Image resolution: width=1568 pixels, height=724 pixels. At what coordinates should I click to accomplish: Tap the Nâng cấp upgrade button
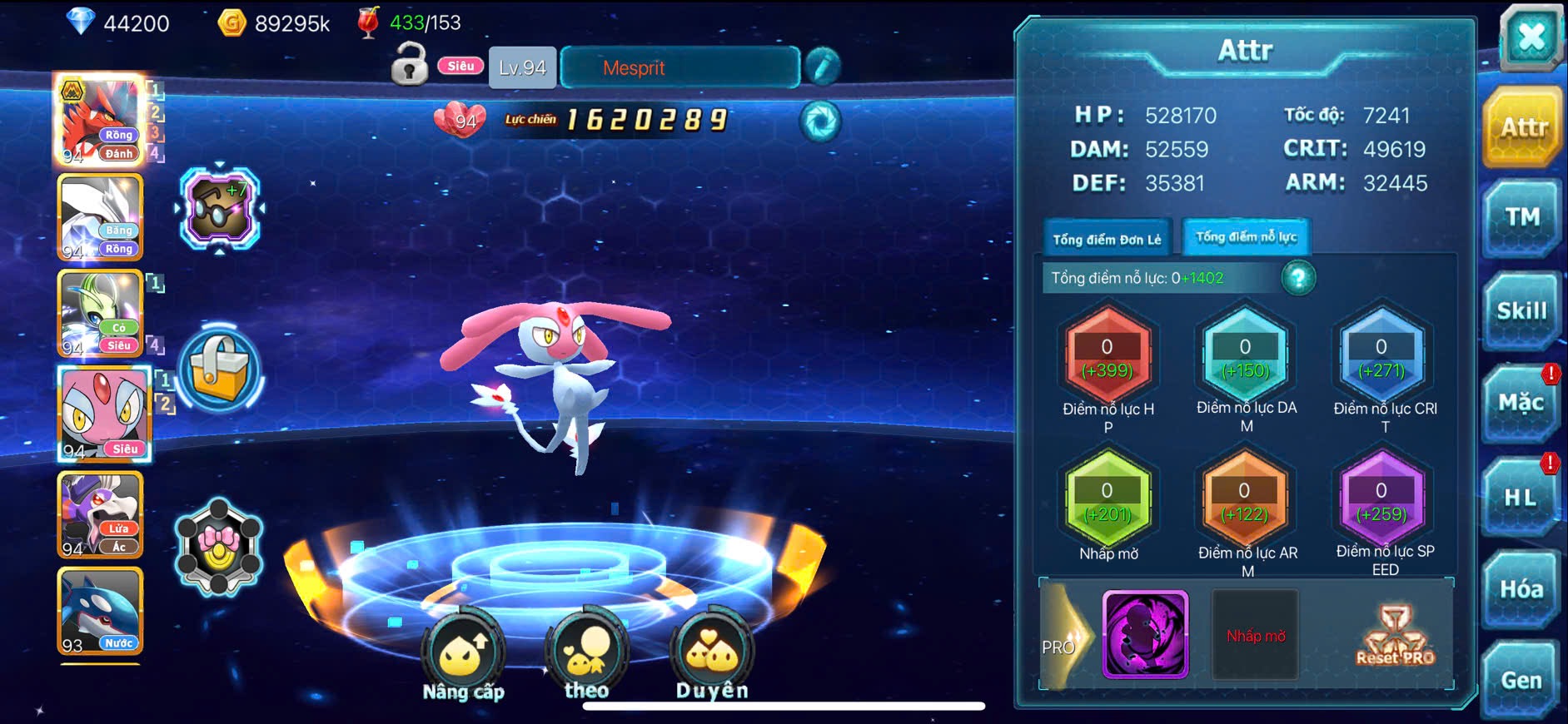click(x=463, y=657)
